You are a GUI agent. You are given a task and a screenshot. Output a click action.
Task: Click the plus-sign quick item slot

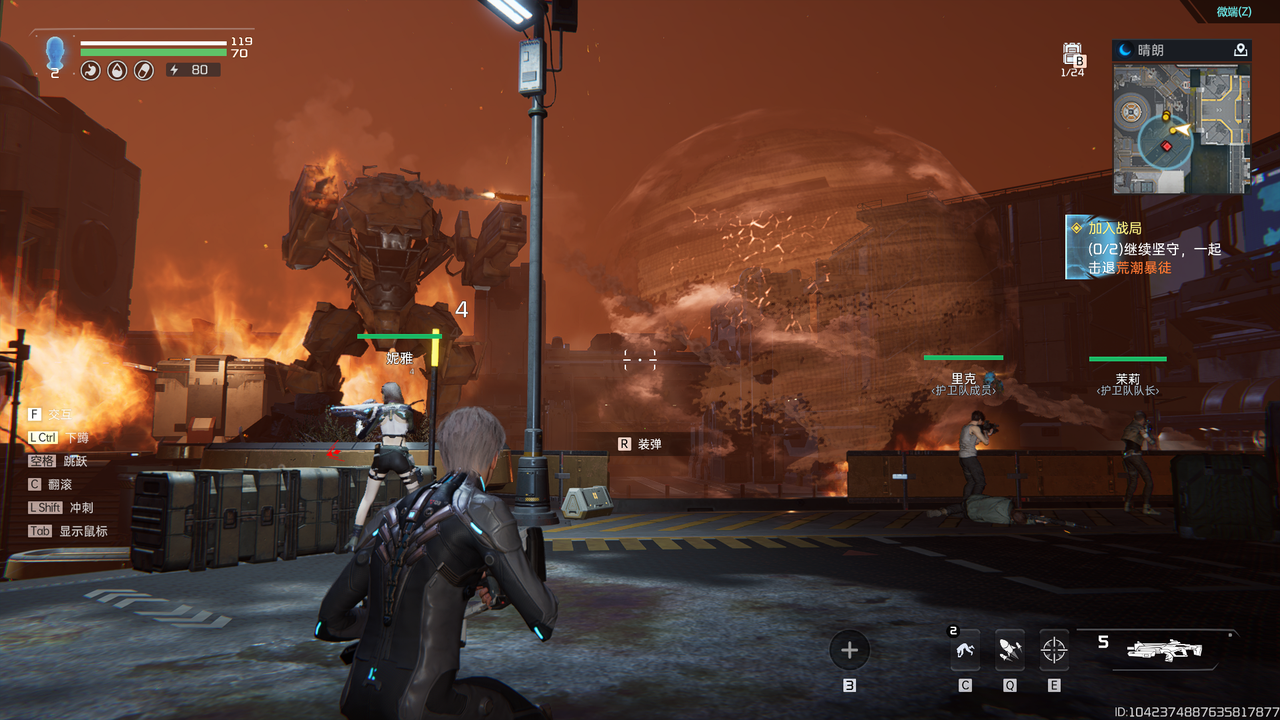(x=849, y=651)
